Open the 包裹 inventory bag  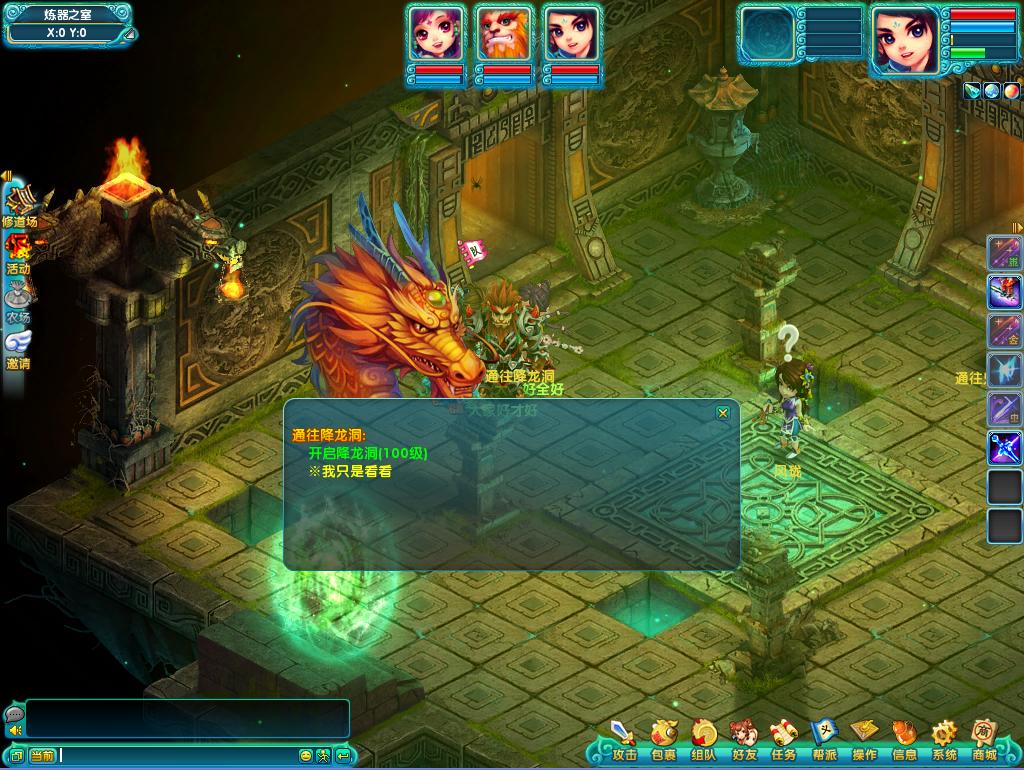pyautogui.click(x=663, y=740)
